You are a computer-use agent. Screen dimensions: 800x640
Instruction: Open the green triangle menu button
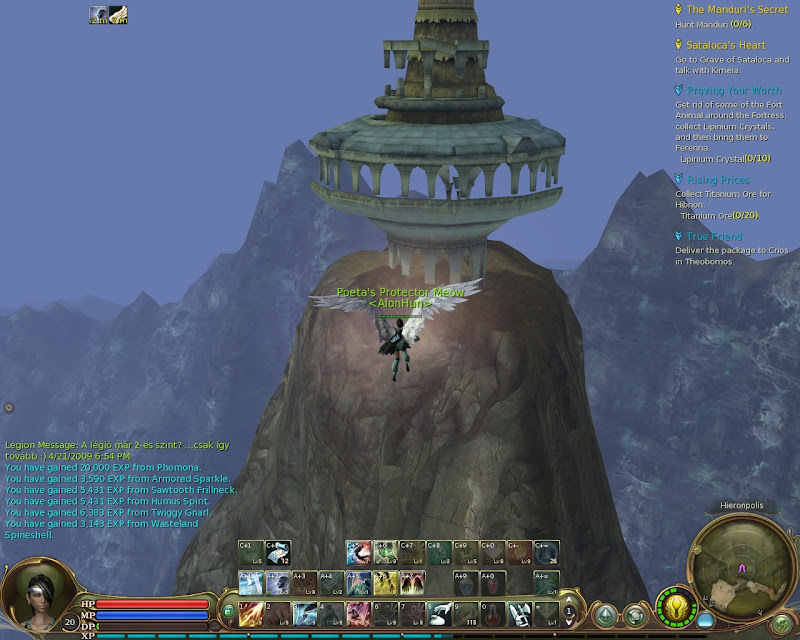point(606,615)
